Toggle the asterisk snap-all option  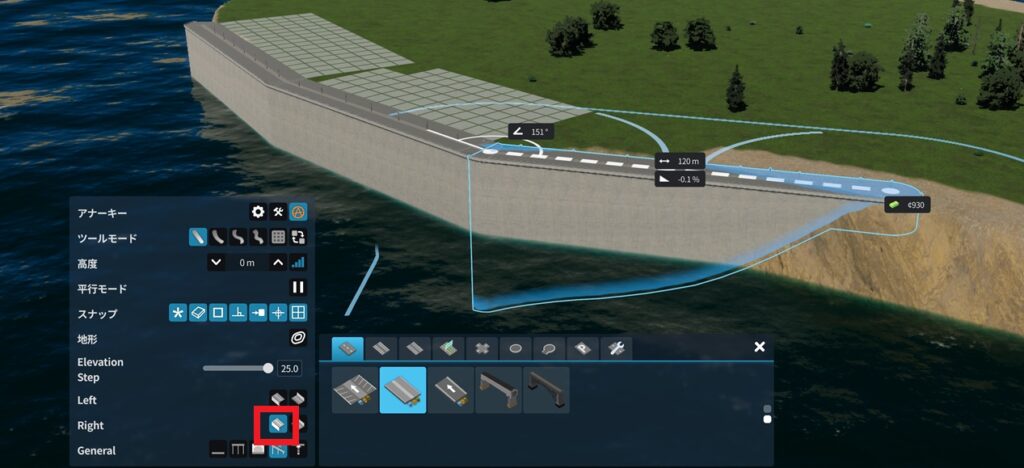[179, 313]
